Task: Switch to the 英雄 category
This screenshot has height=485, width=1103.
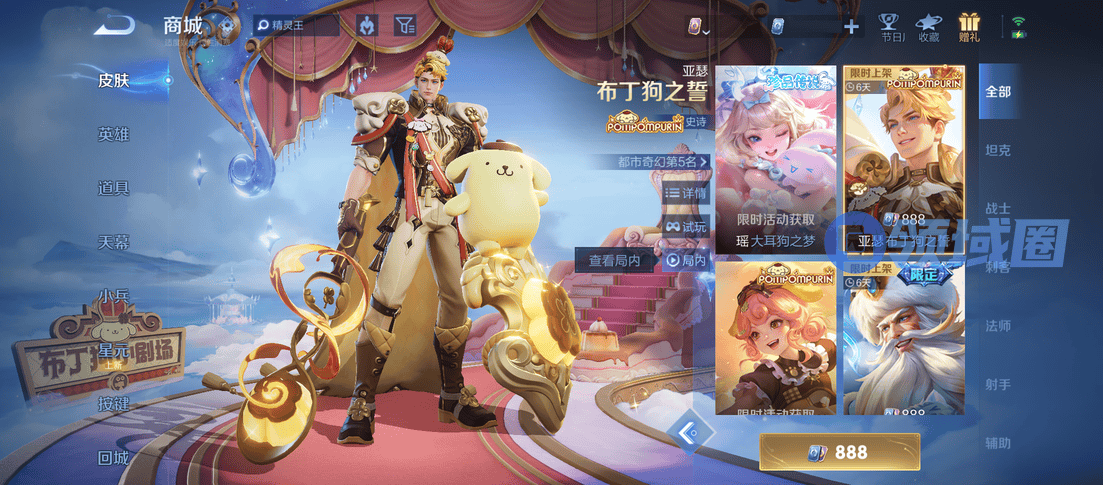Action: click(113, 134)
